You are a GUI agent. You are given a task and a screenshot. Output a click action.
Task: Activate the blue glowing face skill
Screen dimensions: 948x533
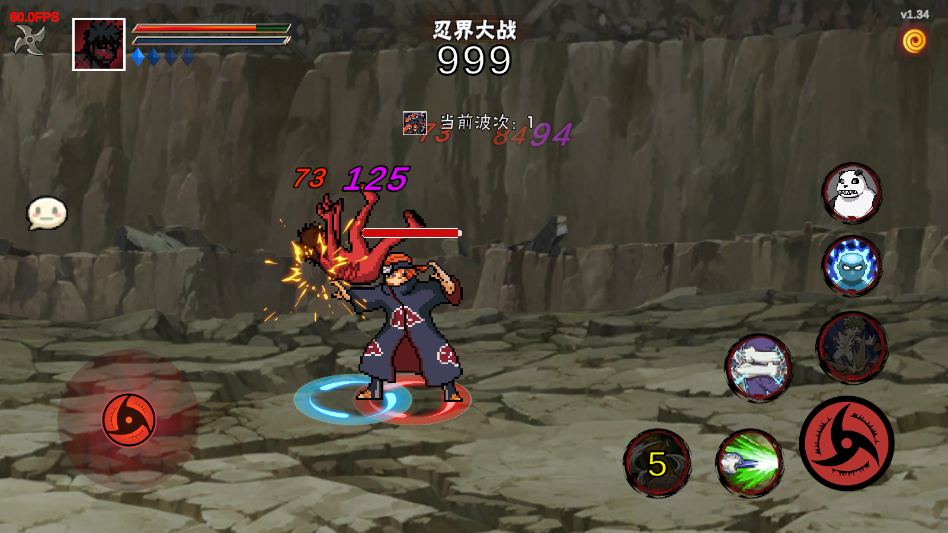coord(852,266)
